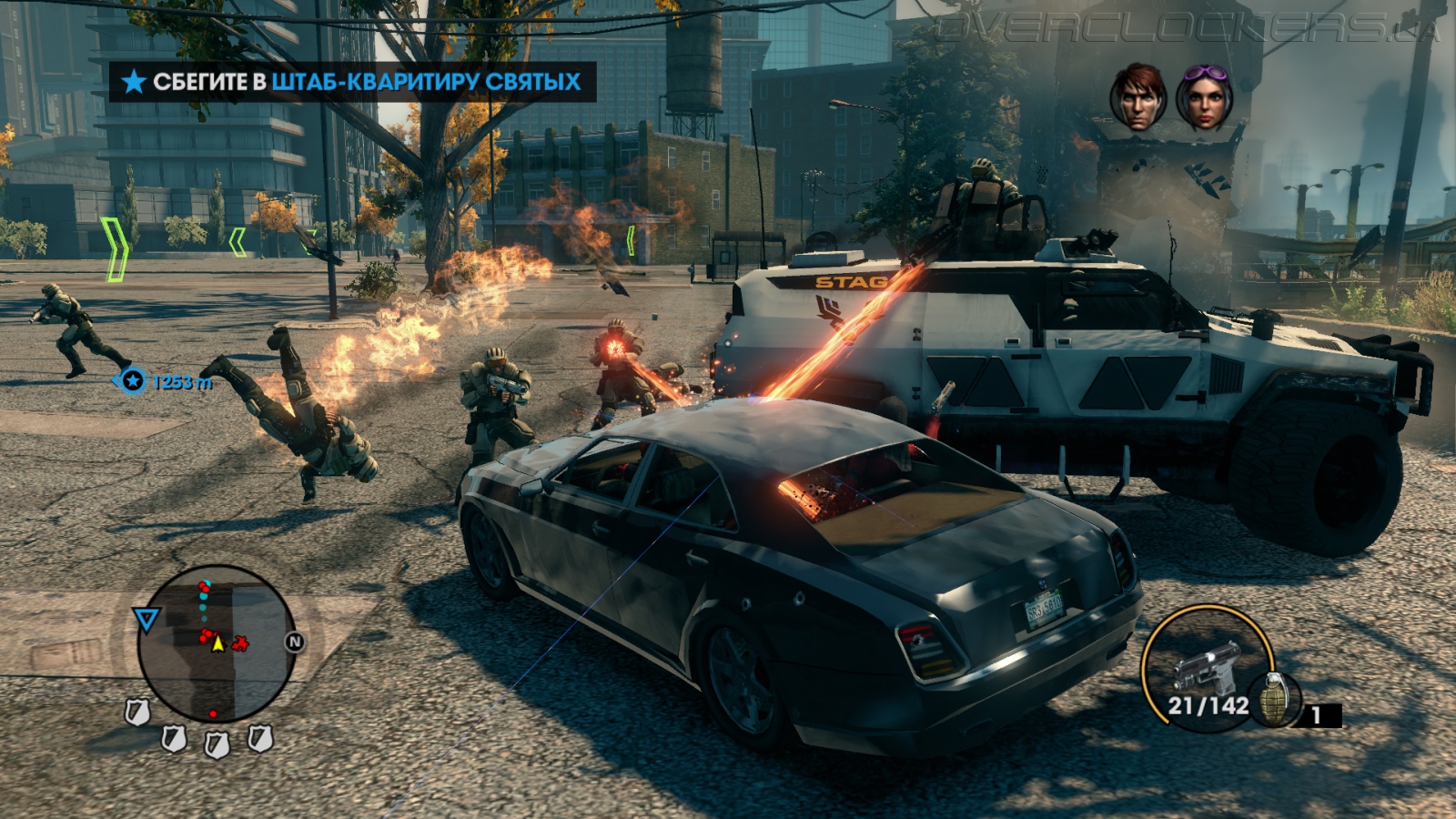This screenshot has width=1456, height=819.
Task: Select the goggles-wearing homie portrait
Action: click(x=1205, y=97)
